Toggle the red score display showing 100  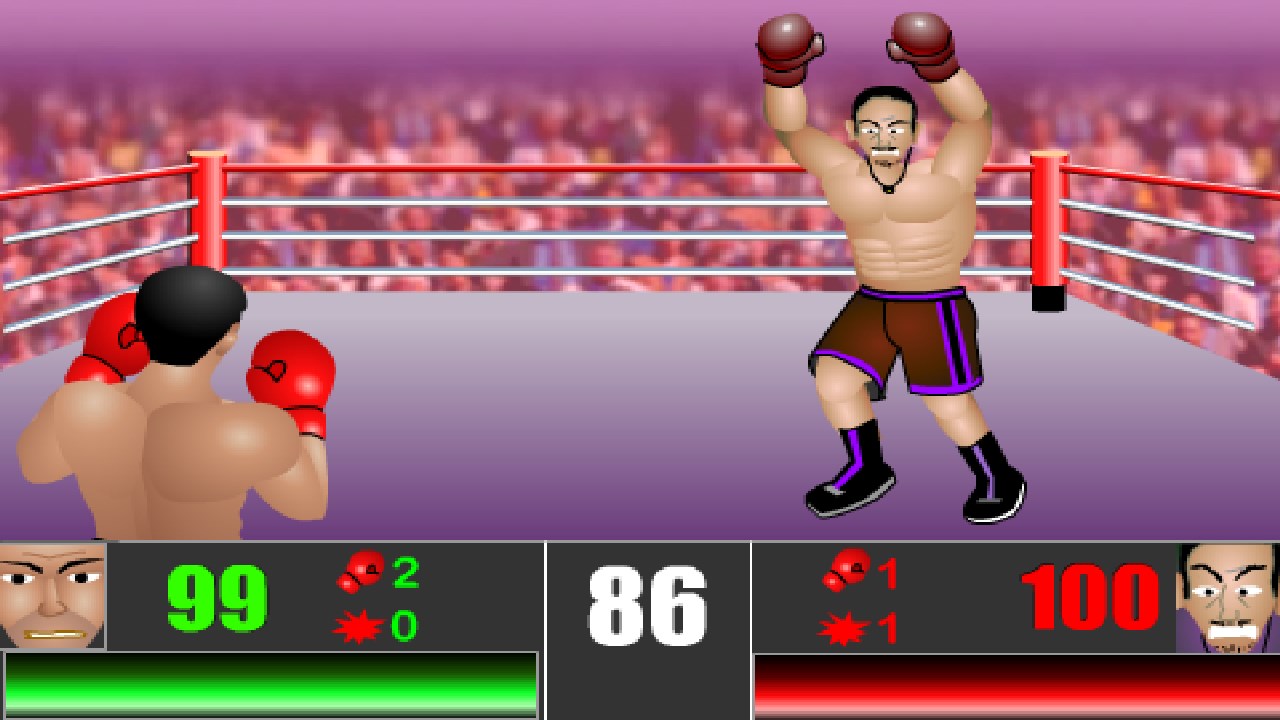pyautogui.click(x=1090, y=595)
